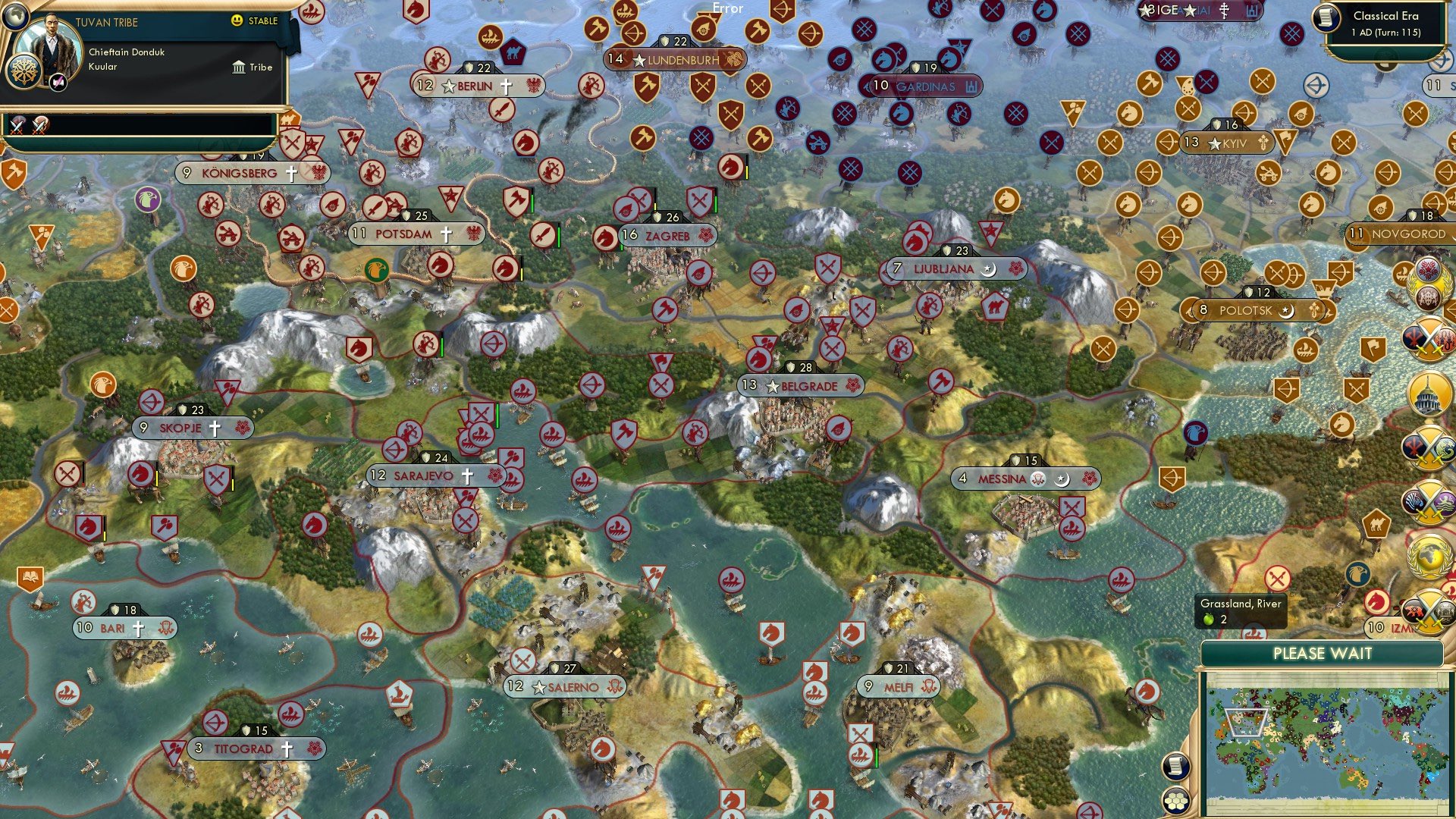Click the purple trait badge on the portrait
This screenshot has width=1456, height=819.
[x=58, y=83]
